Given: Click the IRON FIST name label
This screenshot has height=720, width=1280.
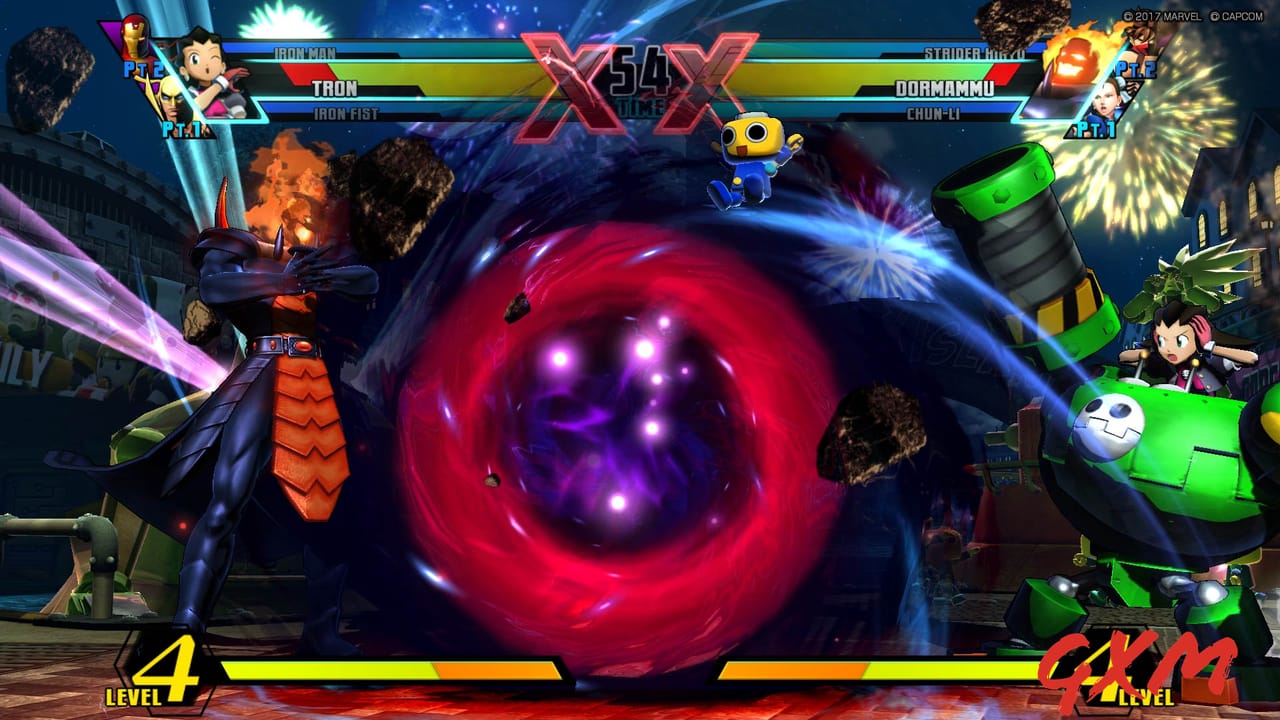Looking at the screenshot, I should click(347, 112).
